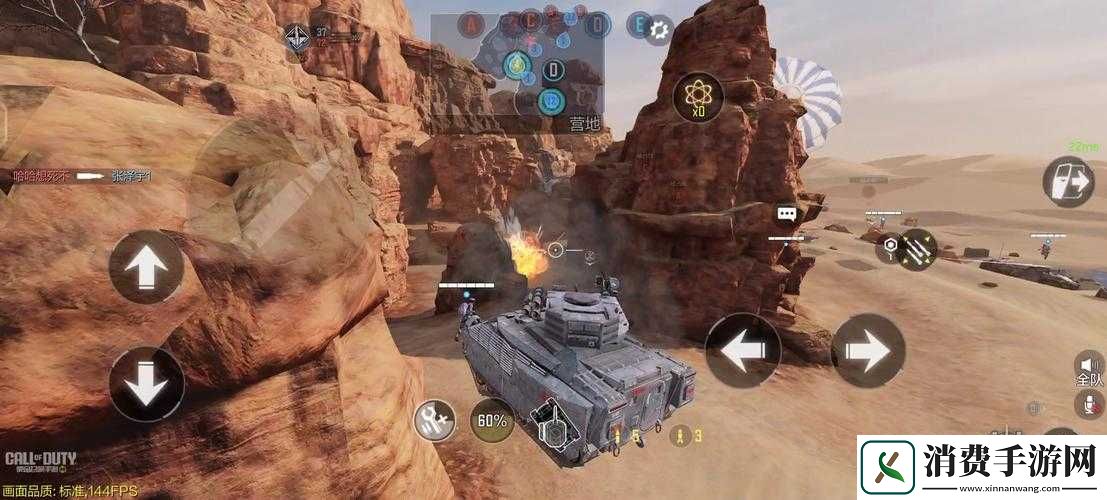Tap the tank turret view icon

point(551,425)
